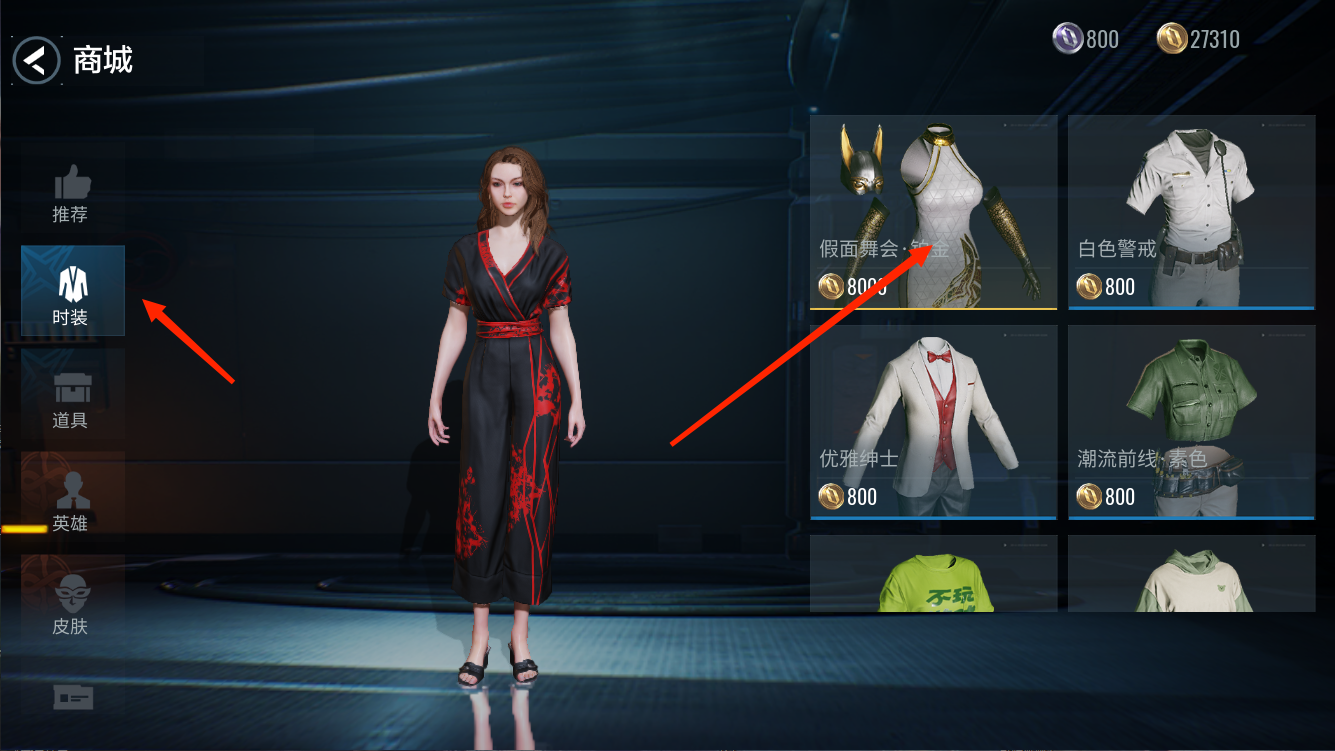This screenshot has height=751, width=1335.
Task: Open the 推荐 recommended category
Action: point(71,193)
